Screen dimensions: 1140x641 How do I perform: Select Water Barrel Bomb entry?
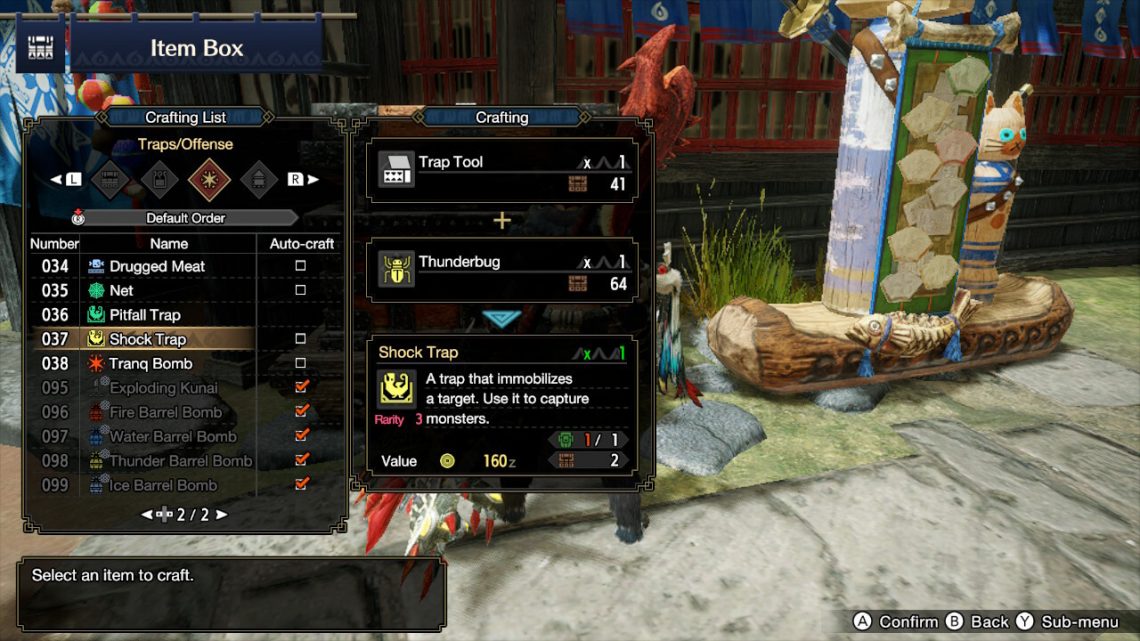pos(172,436)
